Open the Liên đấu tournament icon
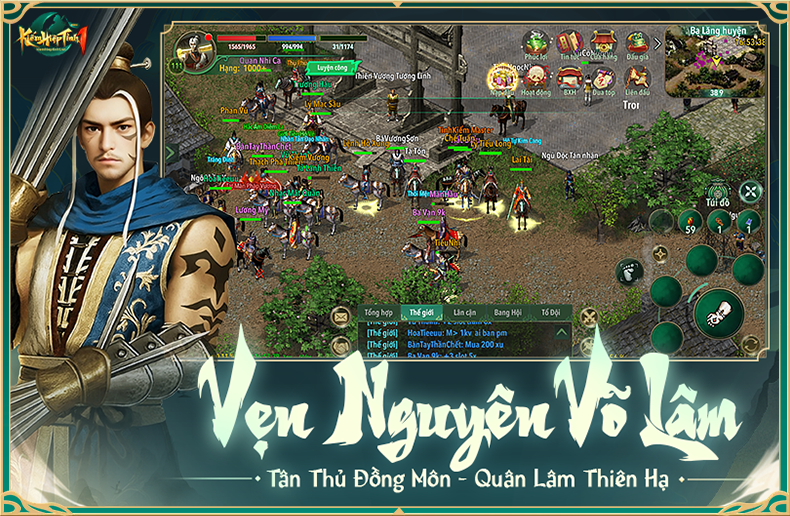The width and height of the screenshot is (790, 516). pyautogui.click(x=637, y=78)
